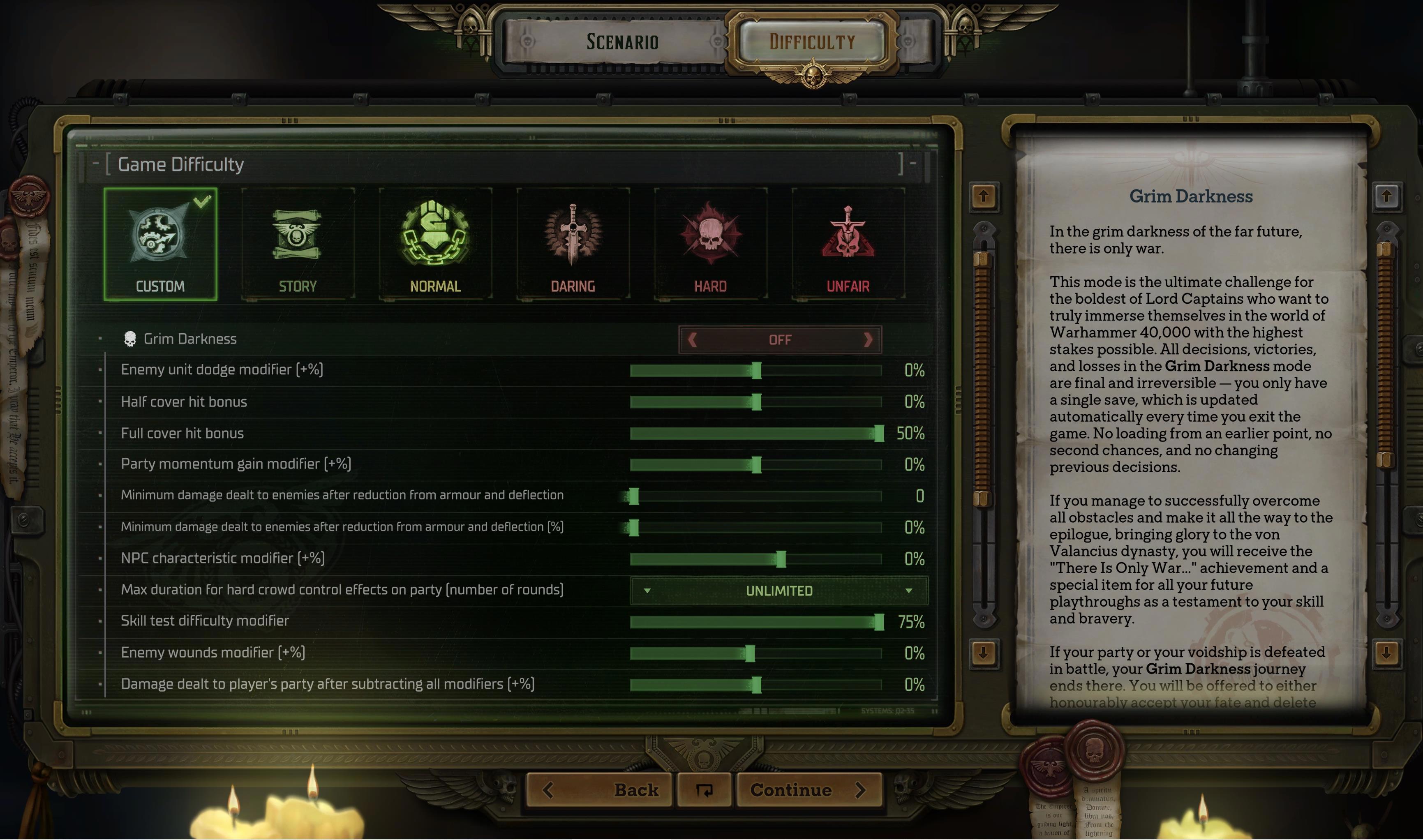Select the Daring difficulty preset
The width and height of the screenshot is (1423, 840).
click(573, 244)
